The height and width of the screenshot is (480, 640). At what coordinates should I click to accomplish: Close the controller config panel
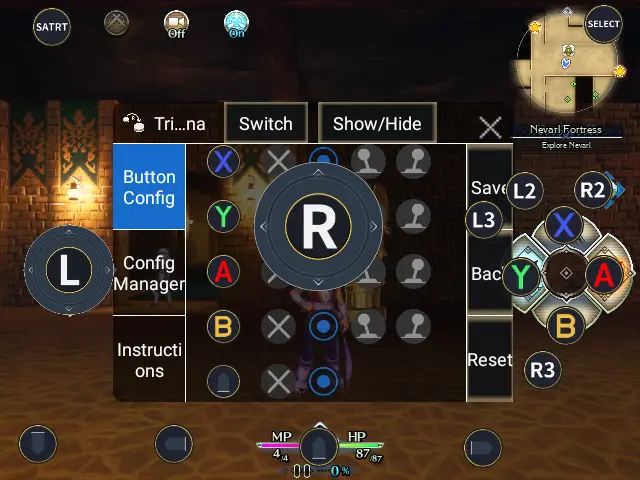490,127
